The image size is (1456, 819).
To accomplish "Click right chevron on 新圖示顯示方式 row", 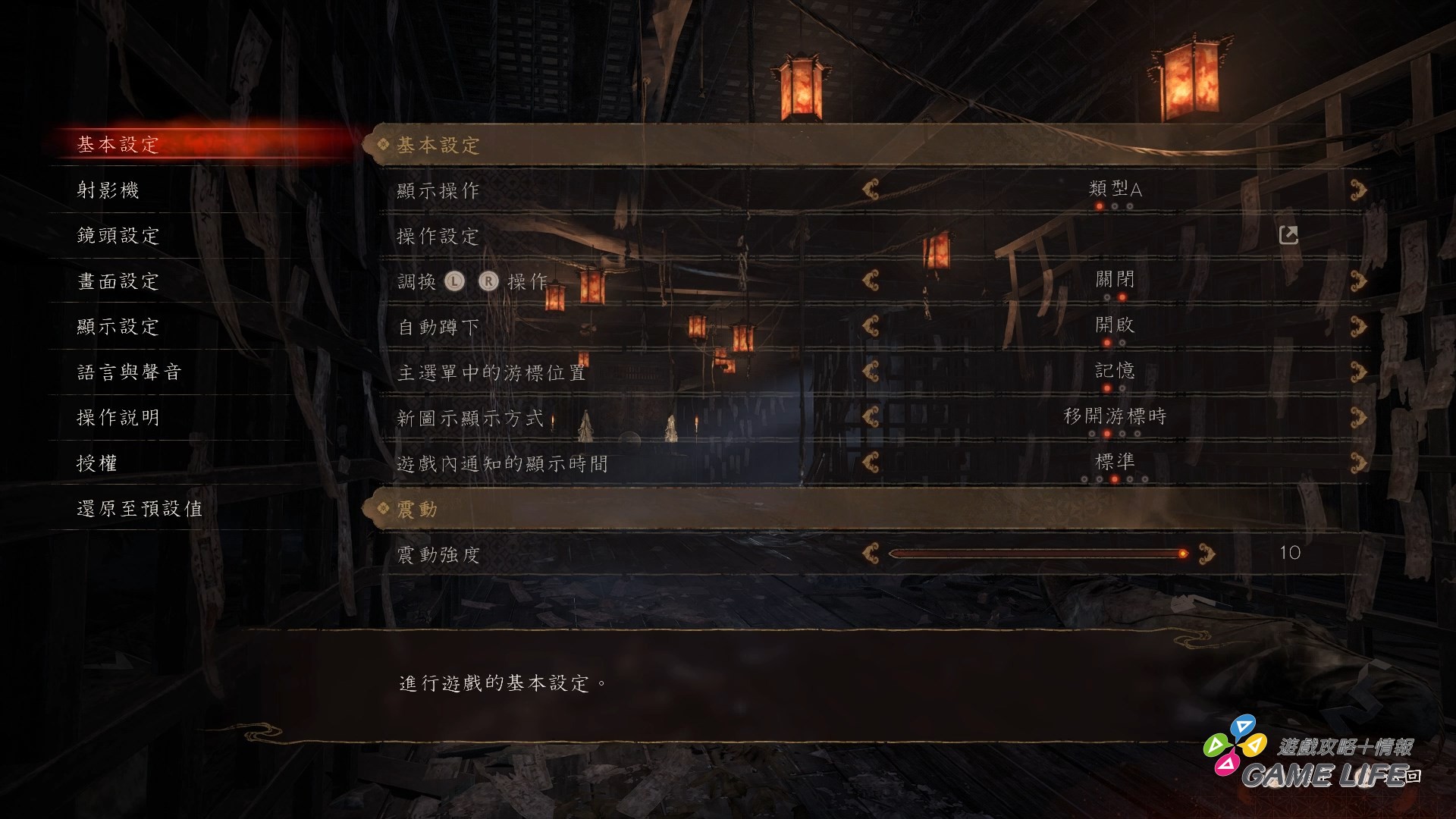I will click(x=1357, y=416).
